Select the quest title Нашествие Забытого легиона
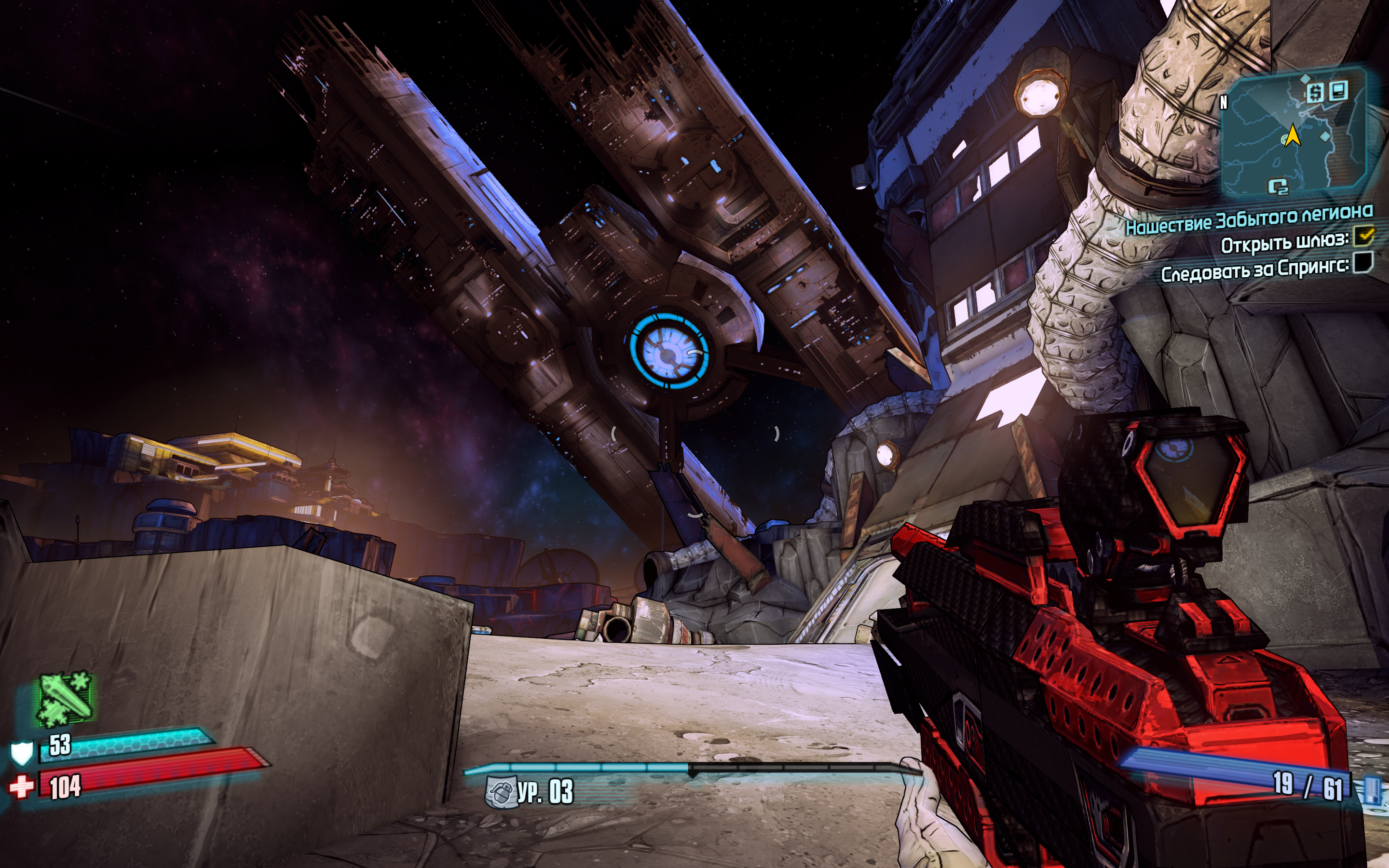Image resolution: width=1389 pixels, height=868 pixels. 1249,219
